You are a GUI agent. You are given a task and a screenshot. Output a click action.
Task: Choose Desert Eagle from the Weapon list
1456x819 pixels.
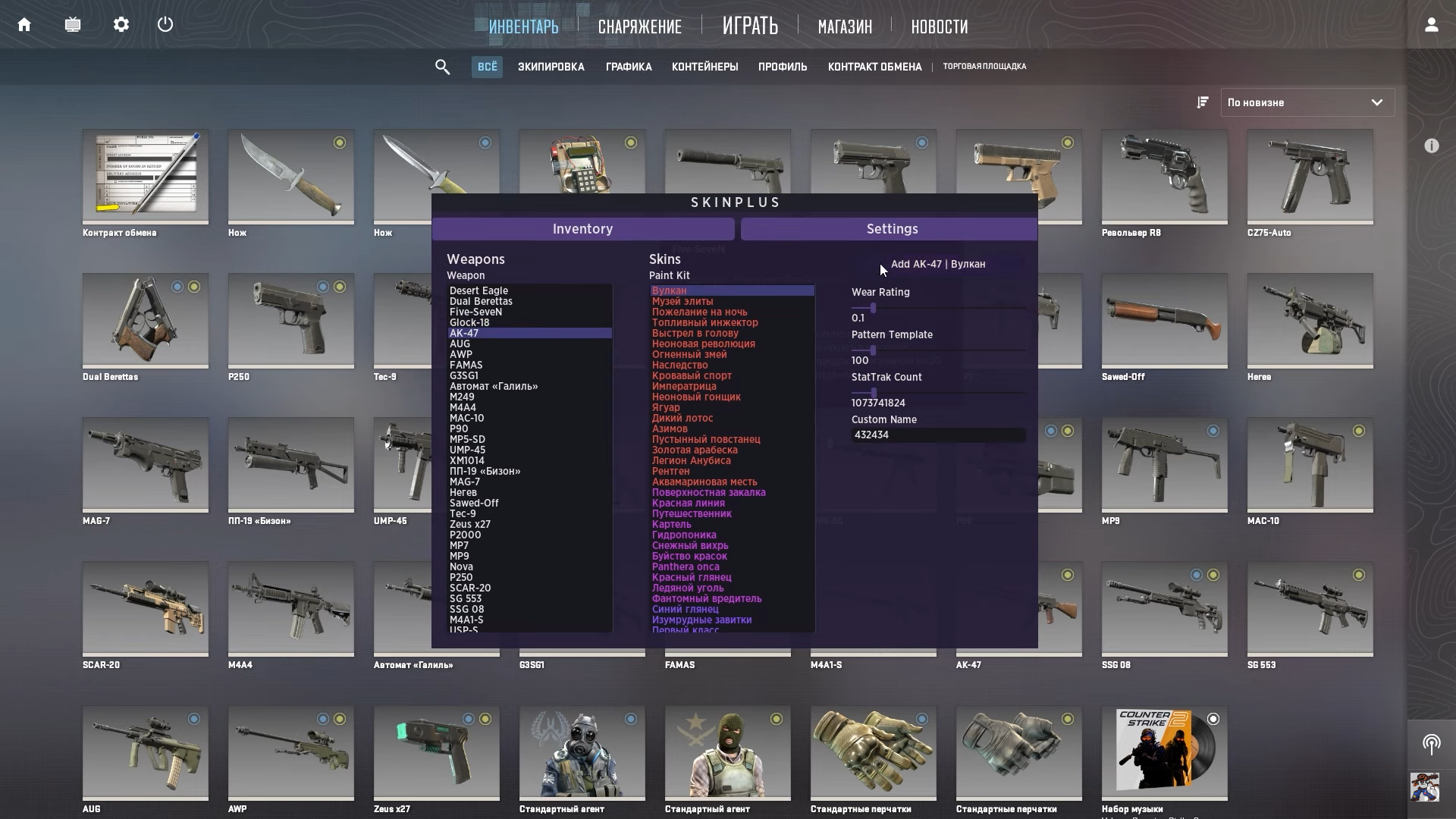point(479,290)
